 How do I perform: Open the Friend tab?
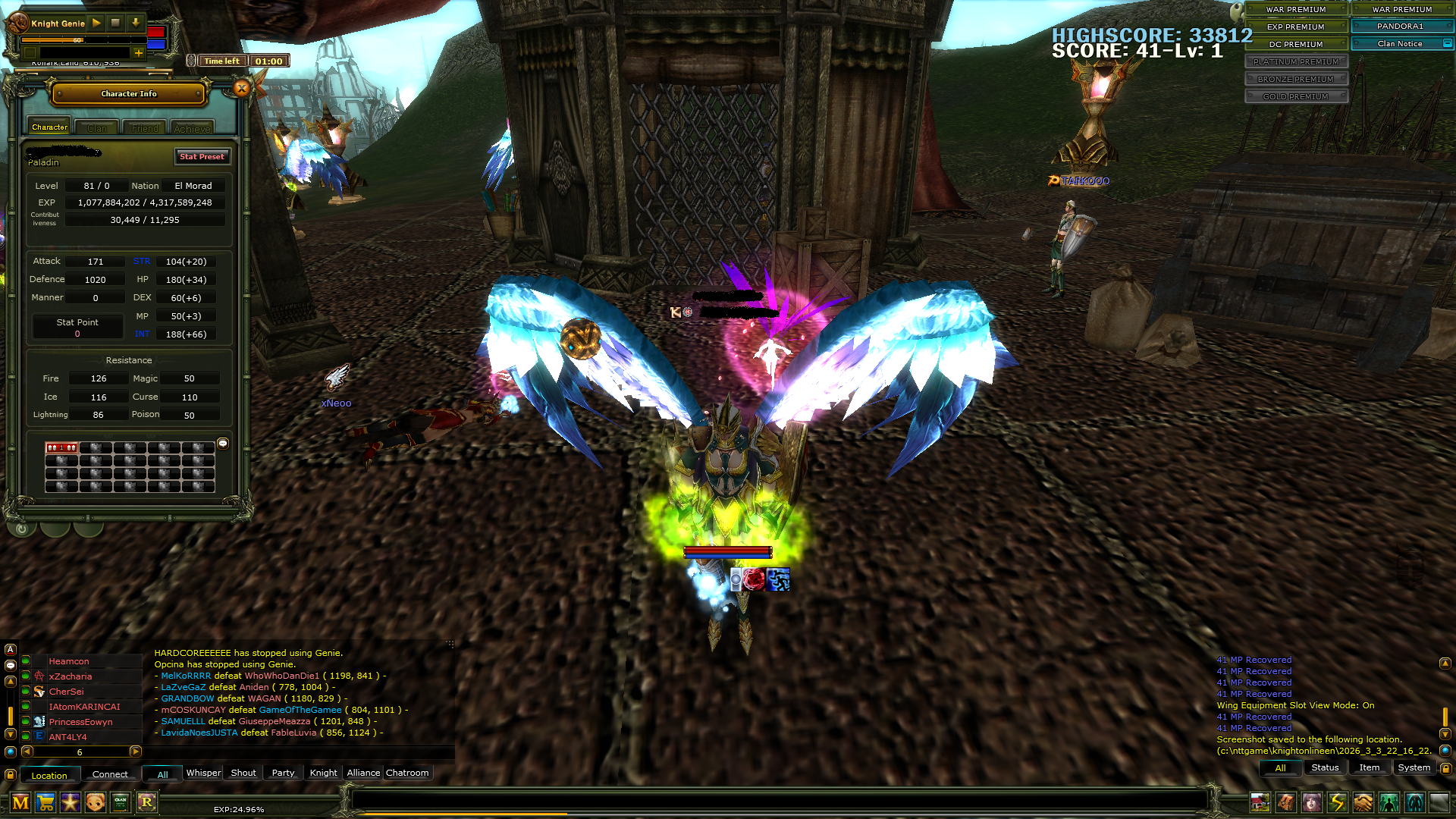pyautogui.click(x=145, y=128)
